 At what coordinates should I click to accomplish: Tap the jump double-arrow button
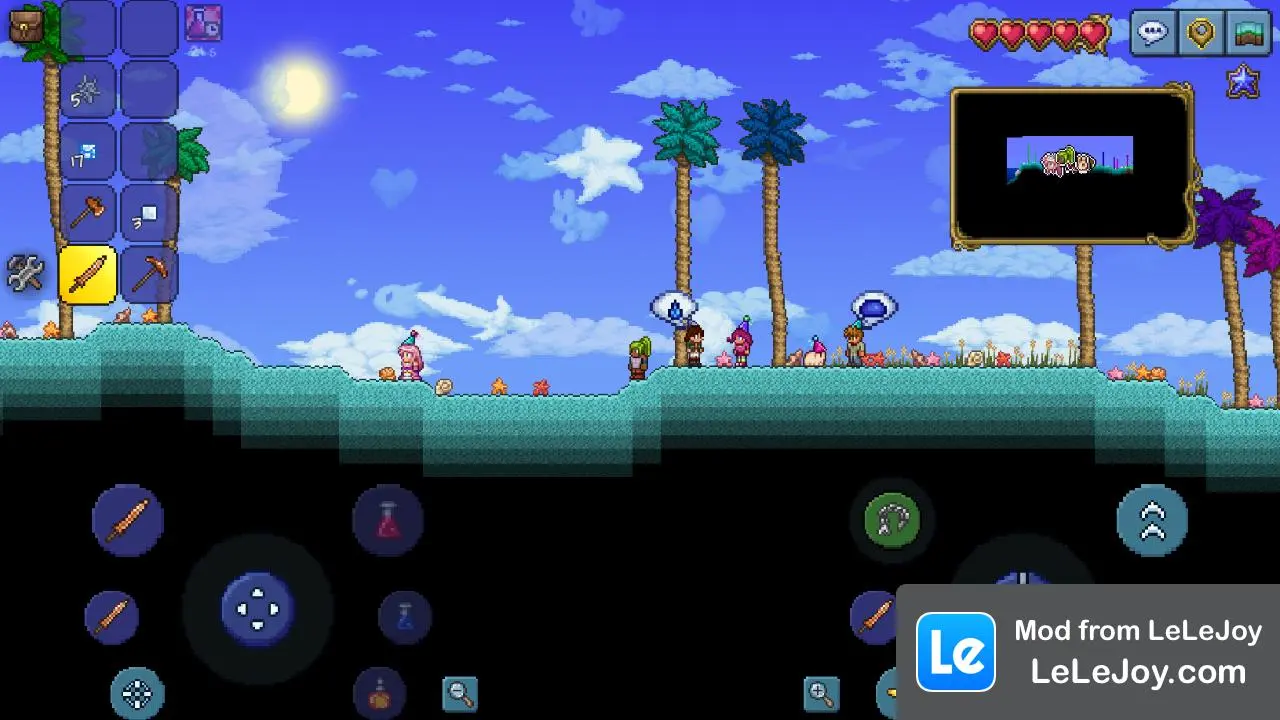point(1152,520)
